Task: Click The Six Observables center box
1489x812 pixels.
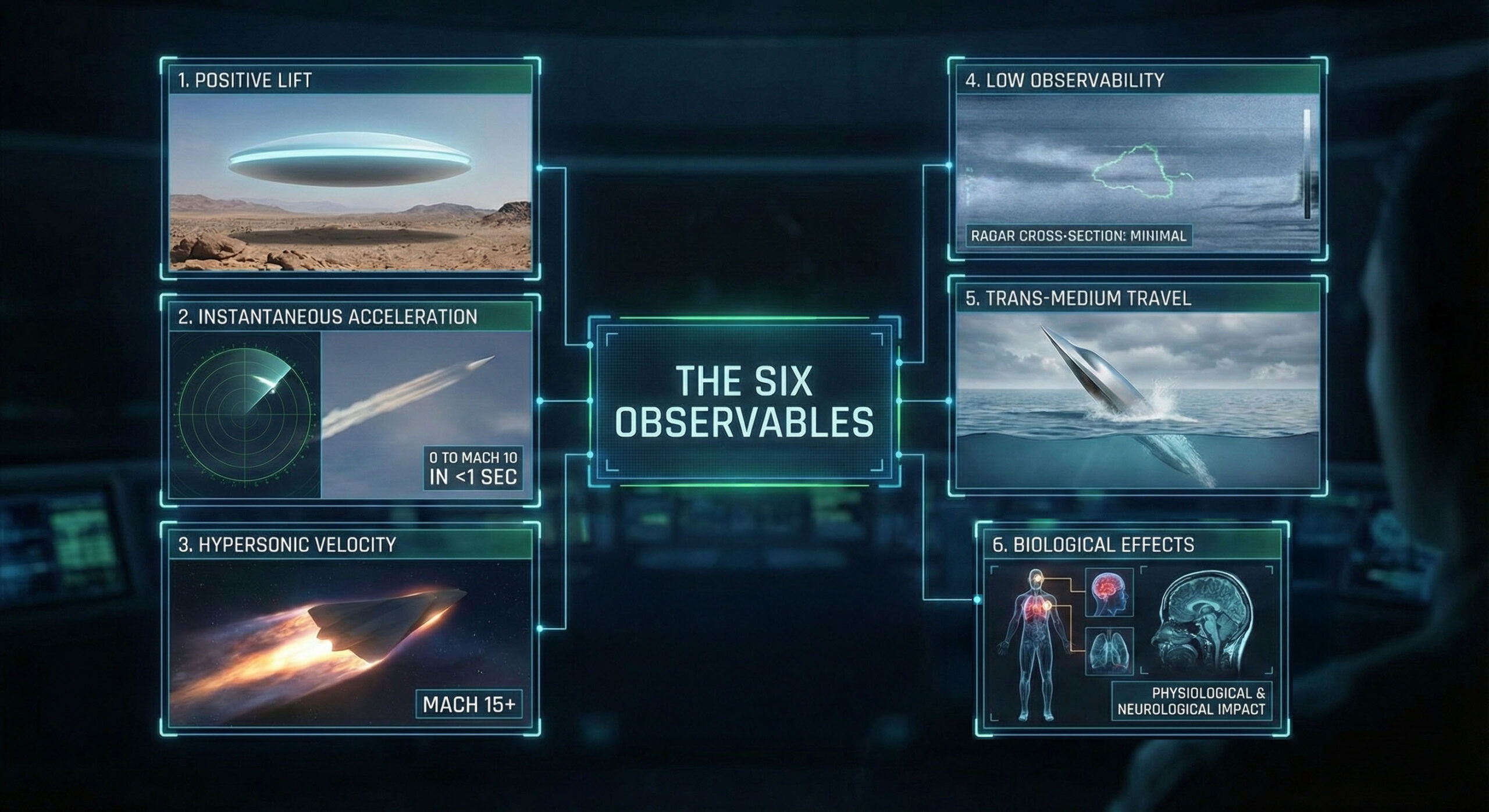Action: (744, 401)
